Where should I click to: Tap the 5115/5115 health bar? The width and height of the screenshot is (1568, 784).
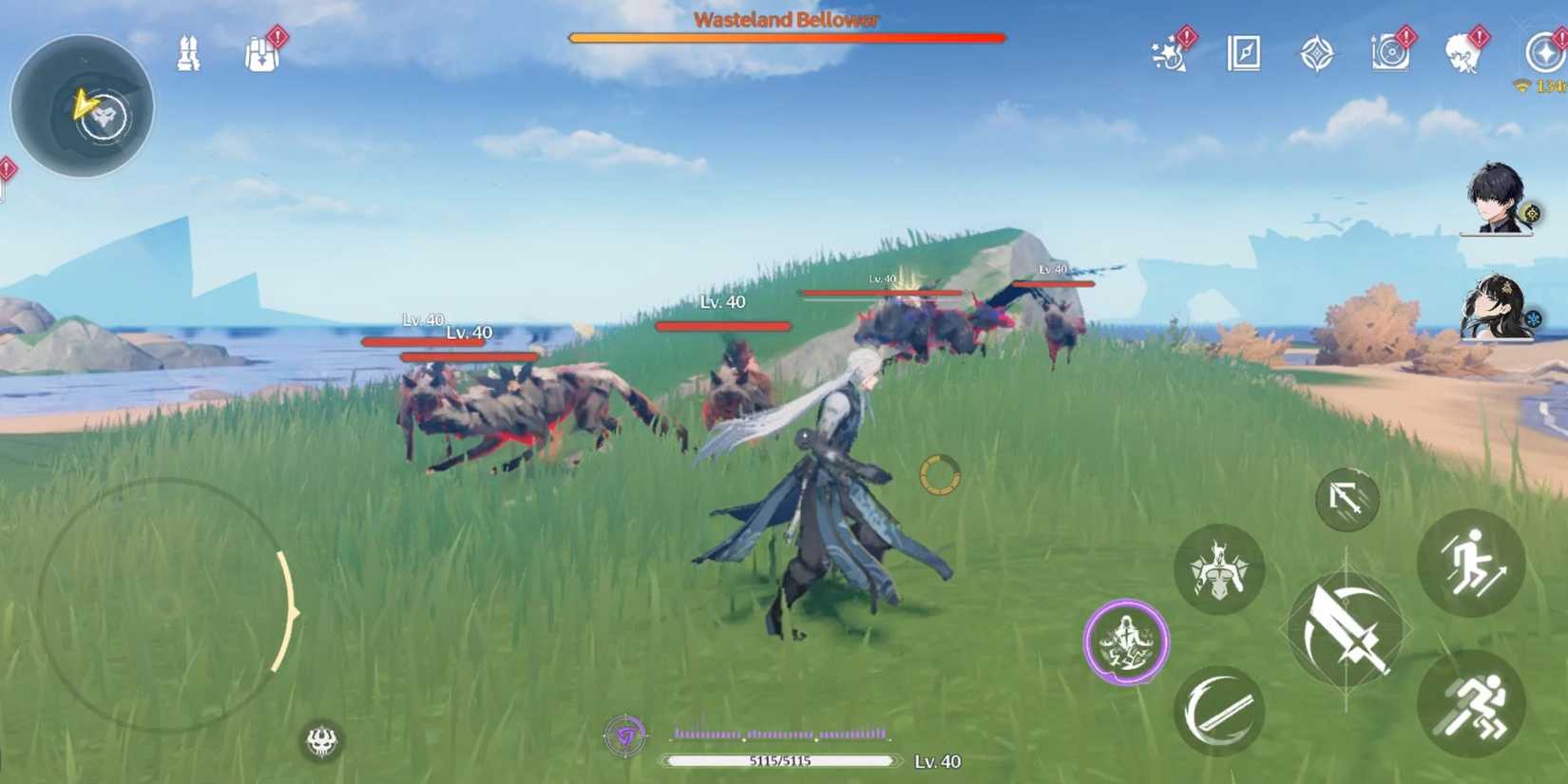[x=782, y=760]
